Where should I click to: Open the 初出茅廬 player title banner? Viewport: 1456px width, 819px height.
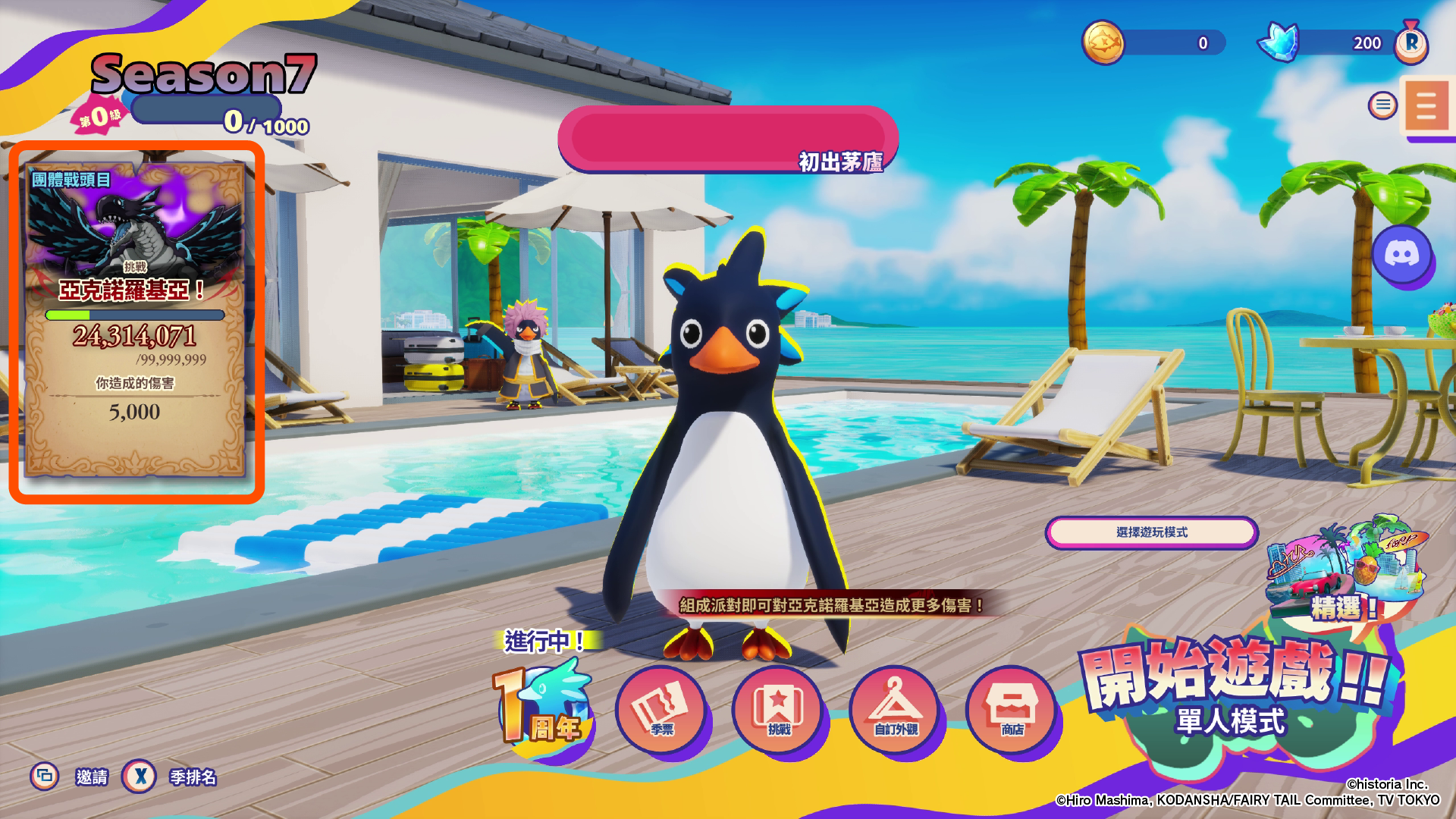(727, 139)
